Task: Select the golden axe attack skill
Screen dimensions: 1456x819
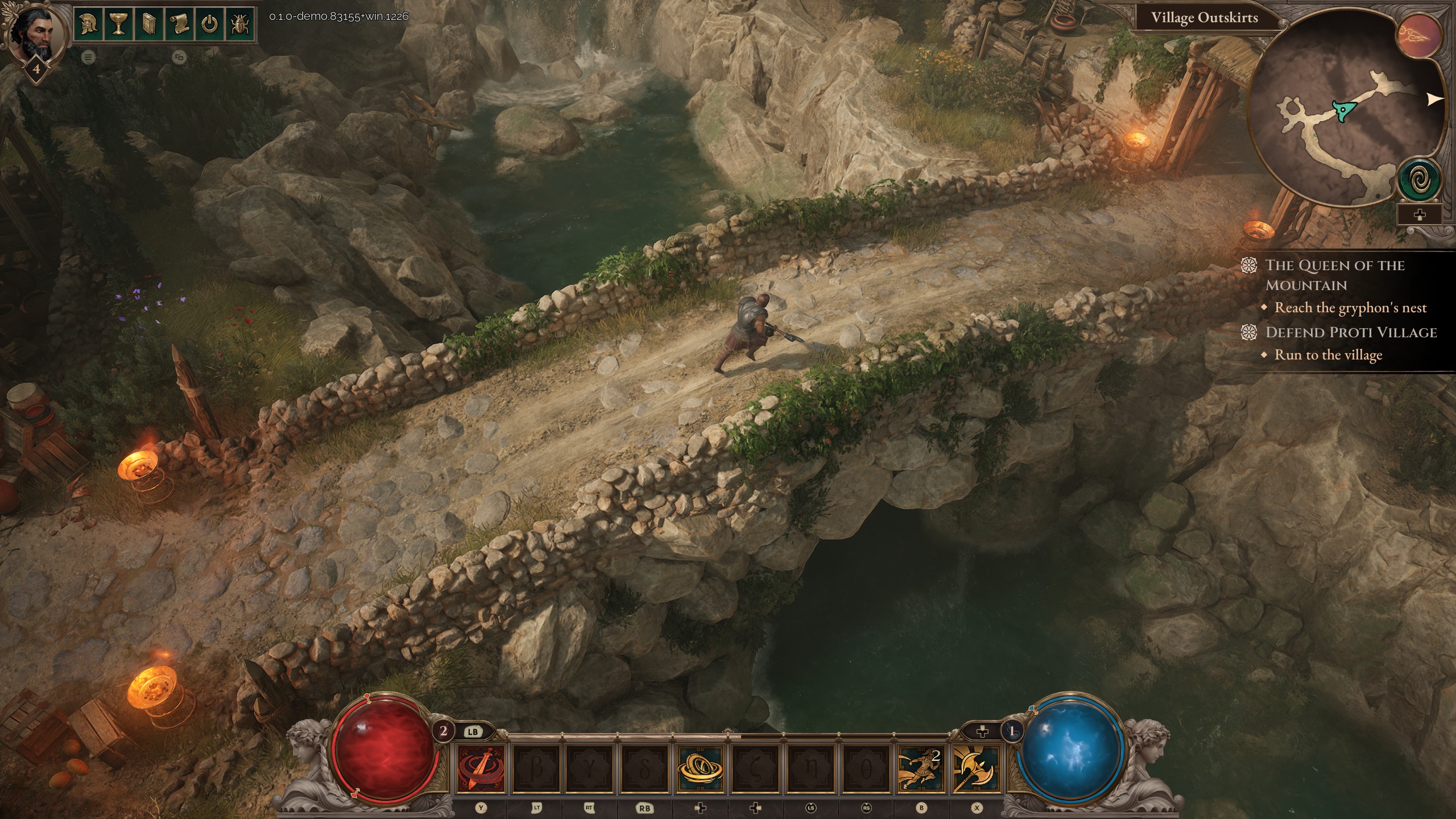Action: 975,769
